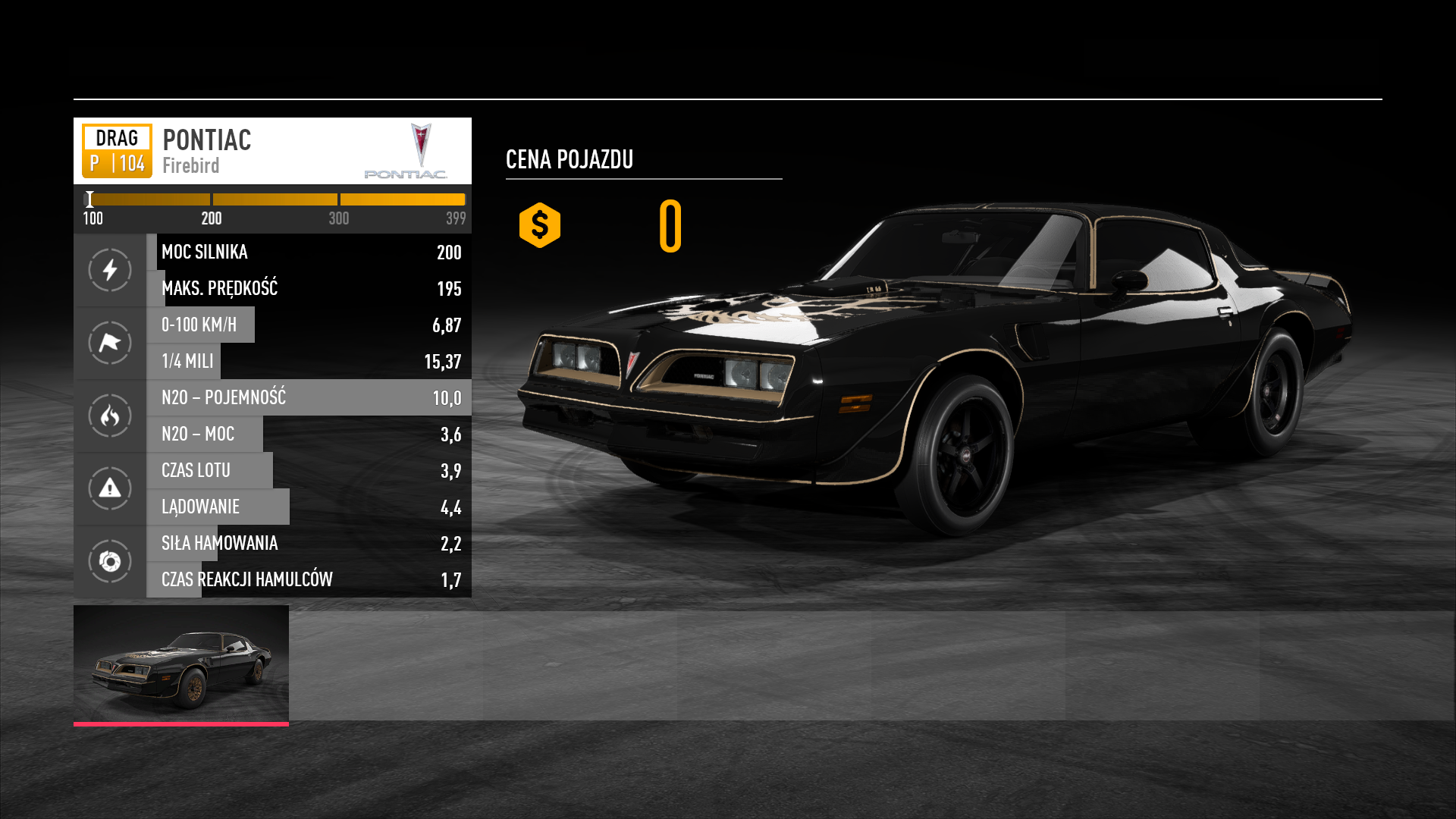Click the brake disc stats icon
Viewport: 1456px width, 819px height.
110,561
